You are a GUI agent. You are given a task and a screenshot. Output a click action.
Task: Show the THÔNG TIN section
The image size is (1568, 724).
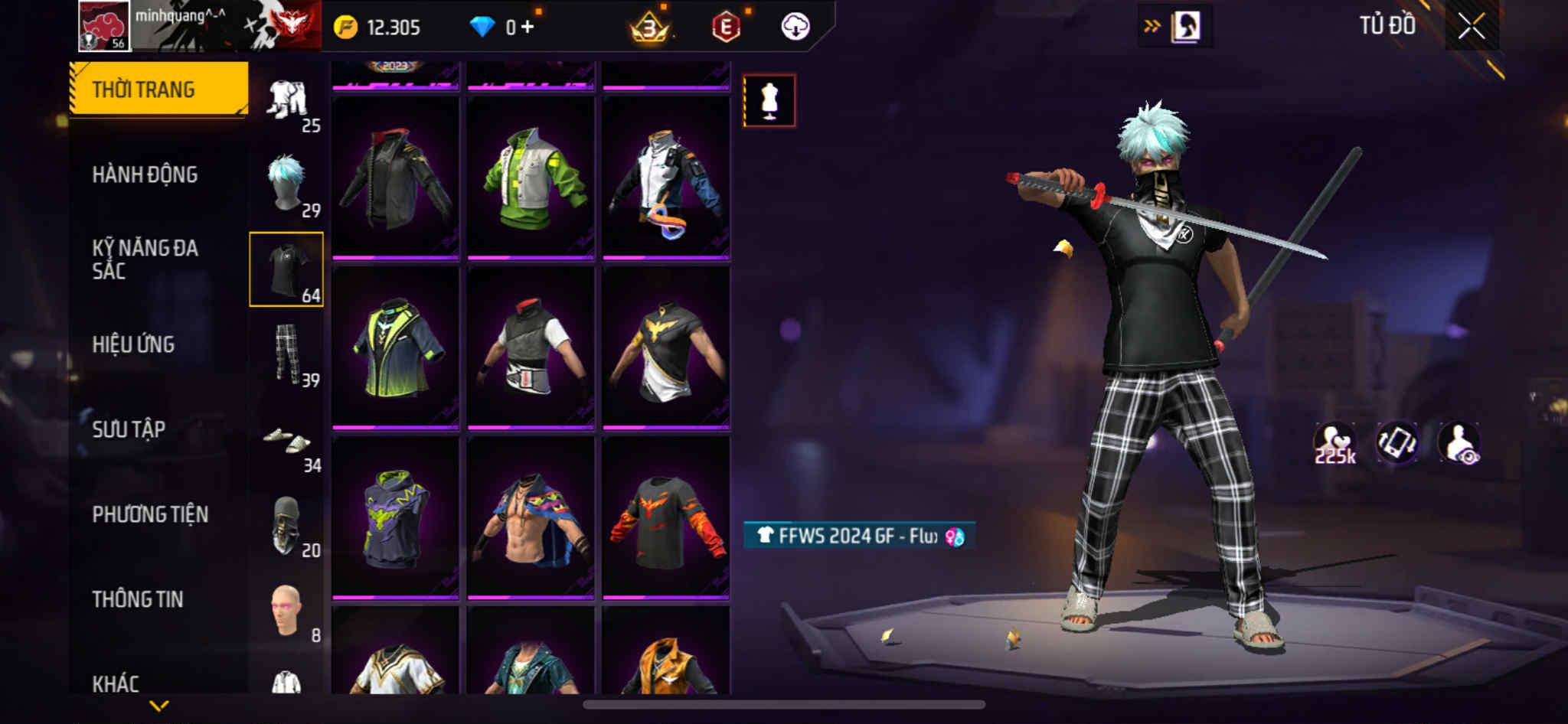[138, 599]
